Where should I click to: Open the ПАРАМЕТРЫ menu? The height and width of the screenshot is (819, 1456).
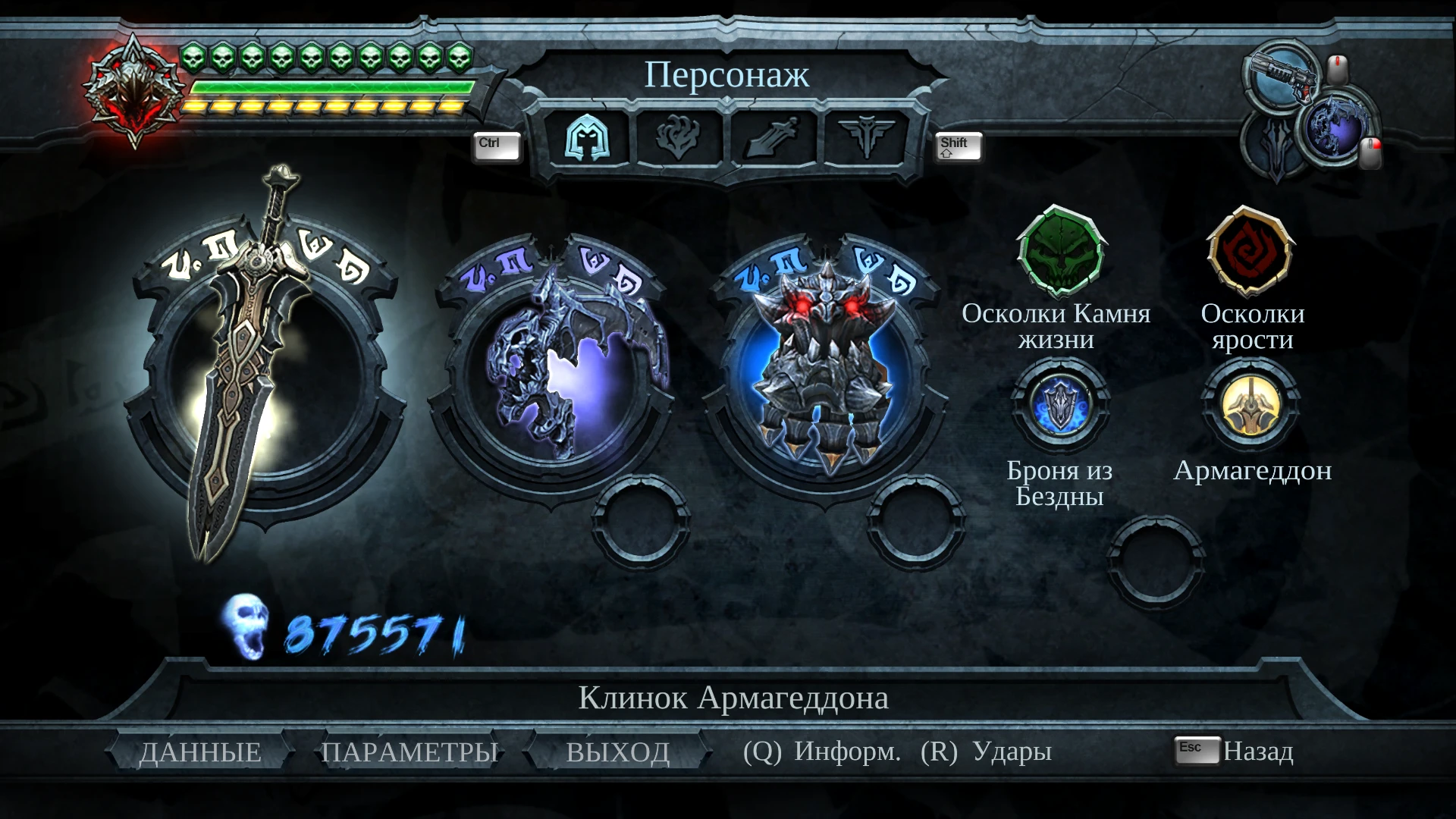tap(409, 752)
